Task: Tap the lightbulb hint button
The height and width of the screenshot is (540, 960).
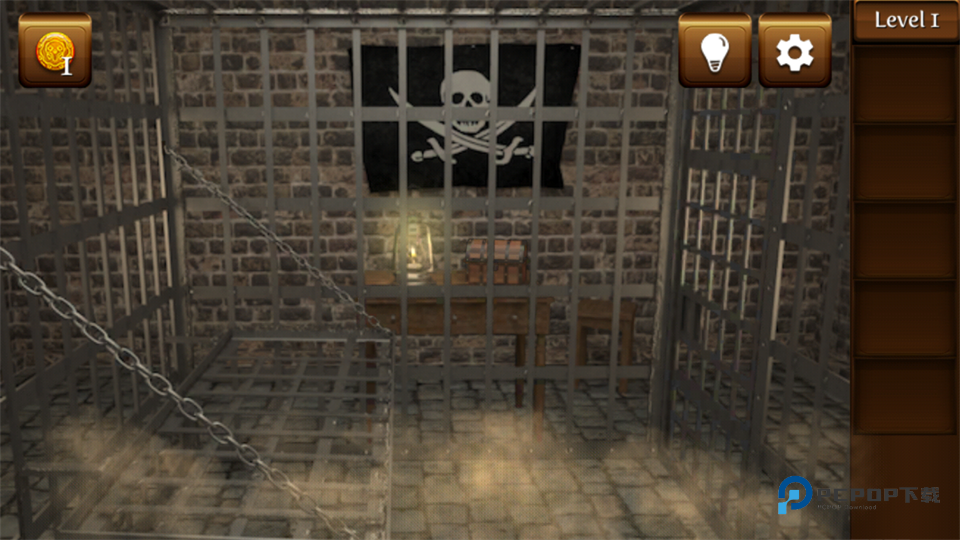Action: point(715,51)
